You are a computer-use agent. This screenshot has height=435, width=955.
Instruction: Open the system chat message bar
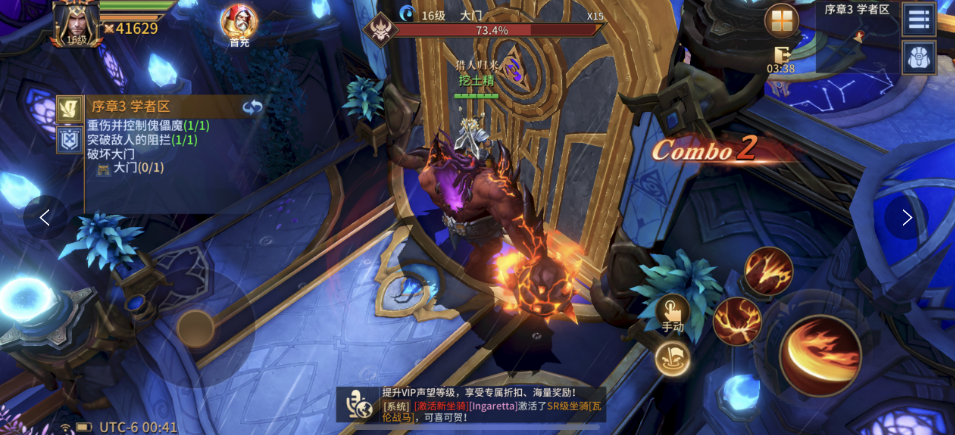click(x=480, y=404)
